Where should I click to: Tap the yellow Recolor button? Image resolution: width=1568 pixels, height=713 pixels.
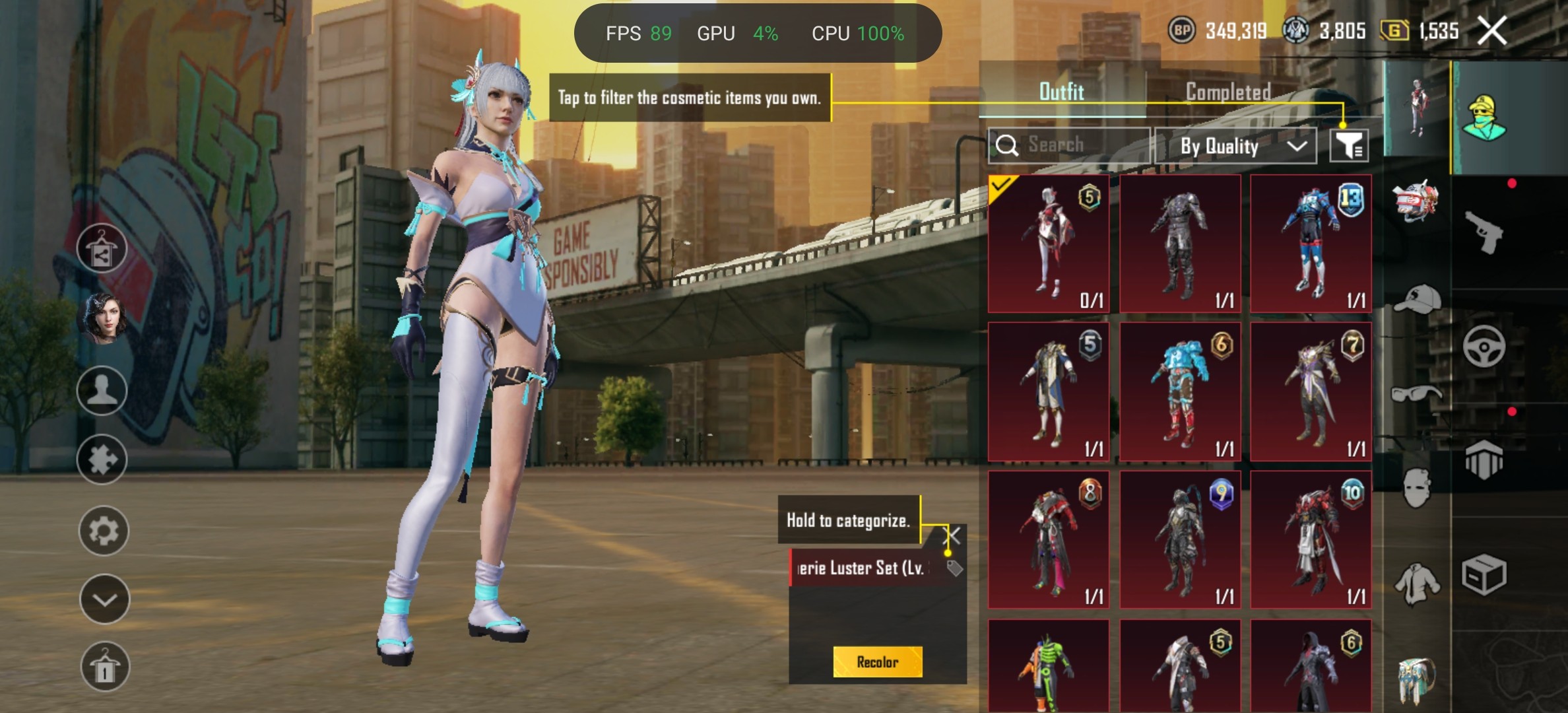[877, 662]
